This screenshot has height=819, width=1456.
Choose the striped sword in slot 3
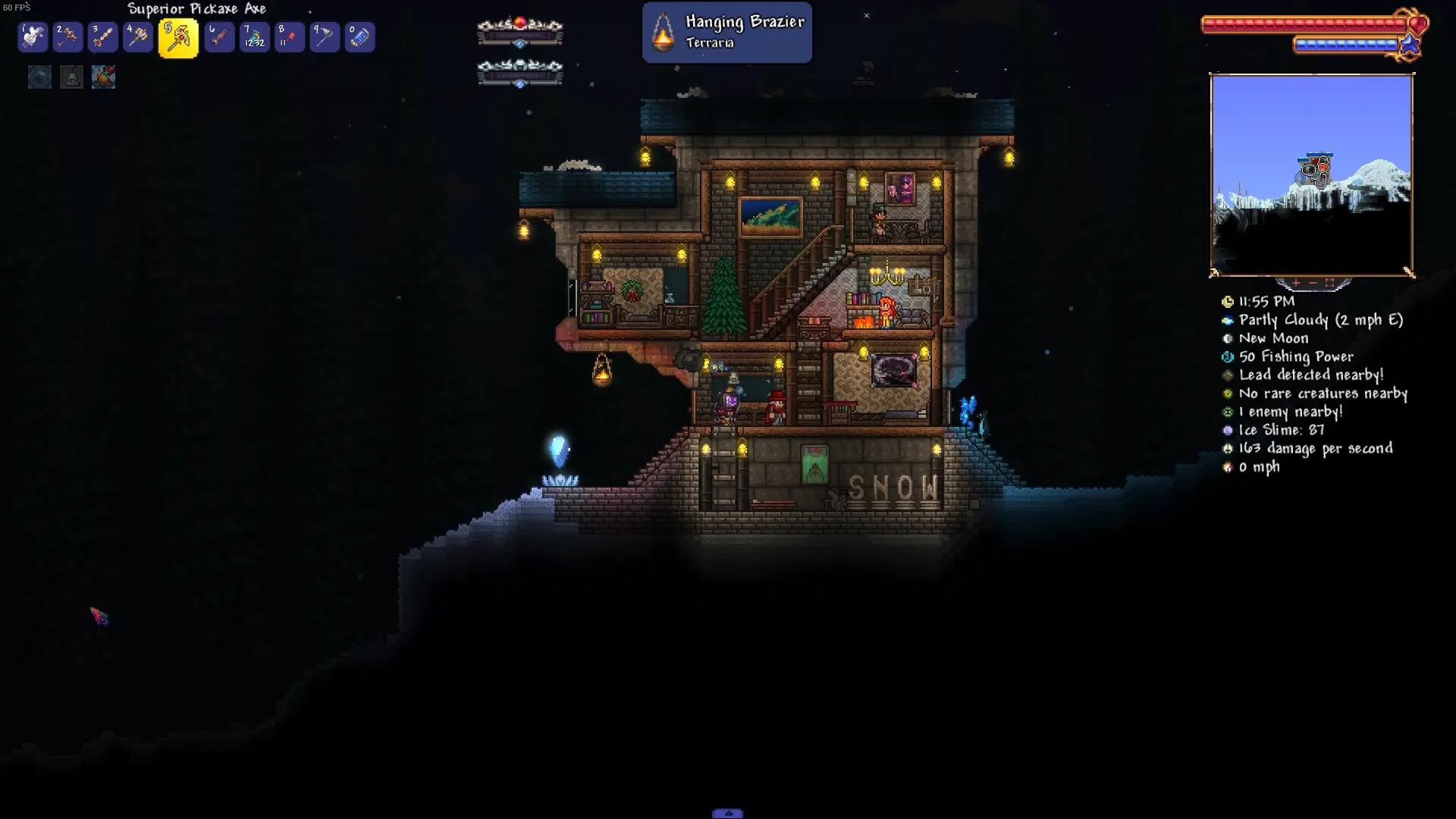[x=102, y=37]
